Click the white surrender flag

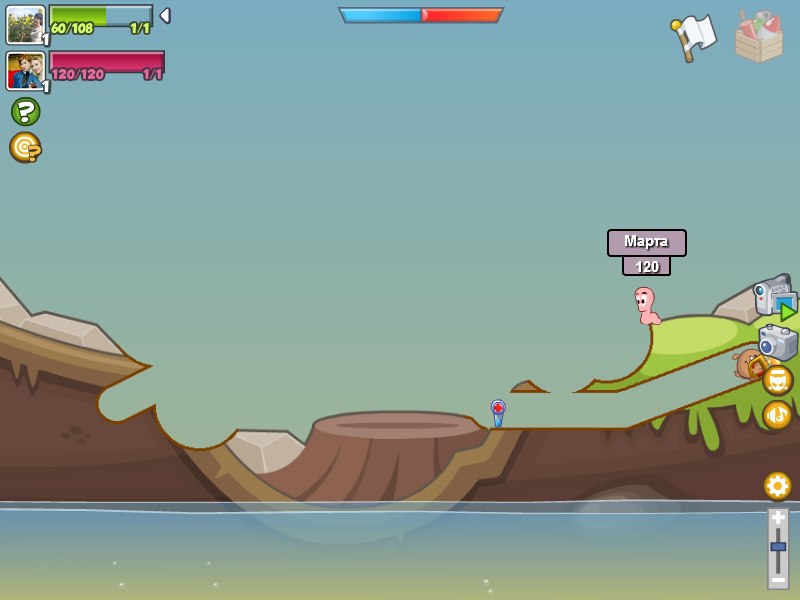[694, 37]
